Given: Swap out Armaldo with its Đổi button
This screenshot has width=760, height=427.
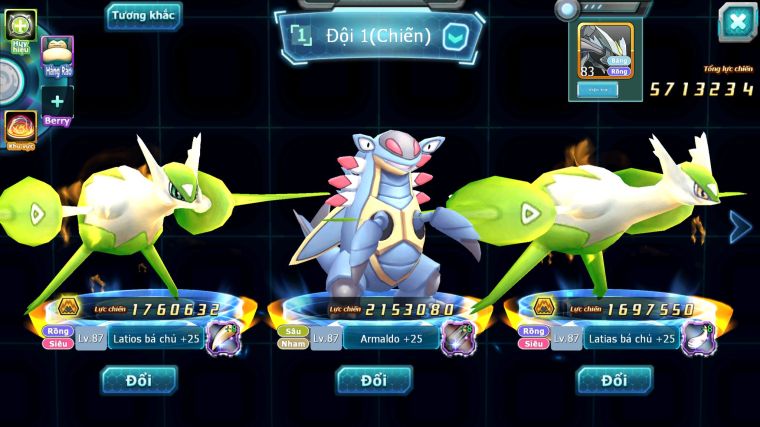Looking at the screenshot, I should (x=374, y=380).
